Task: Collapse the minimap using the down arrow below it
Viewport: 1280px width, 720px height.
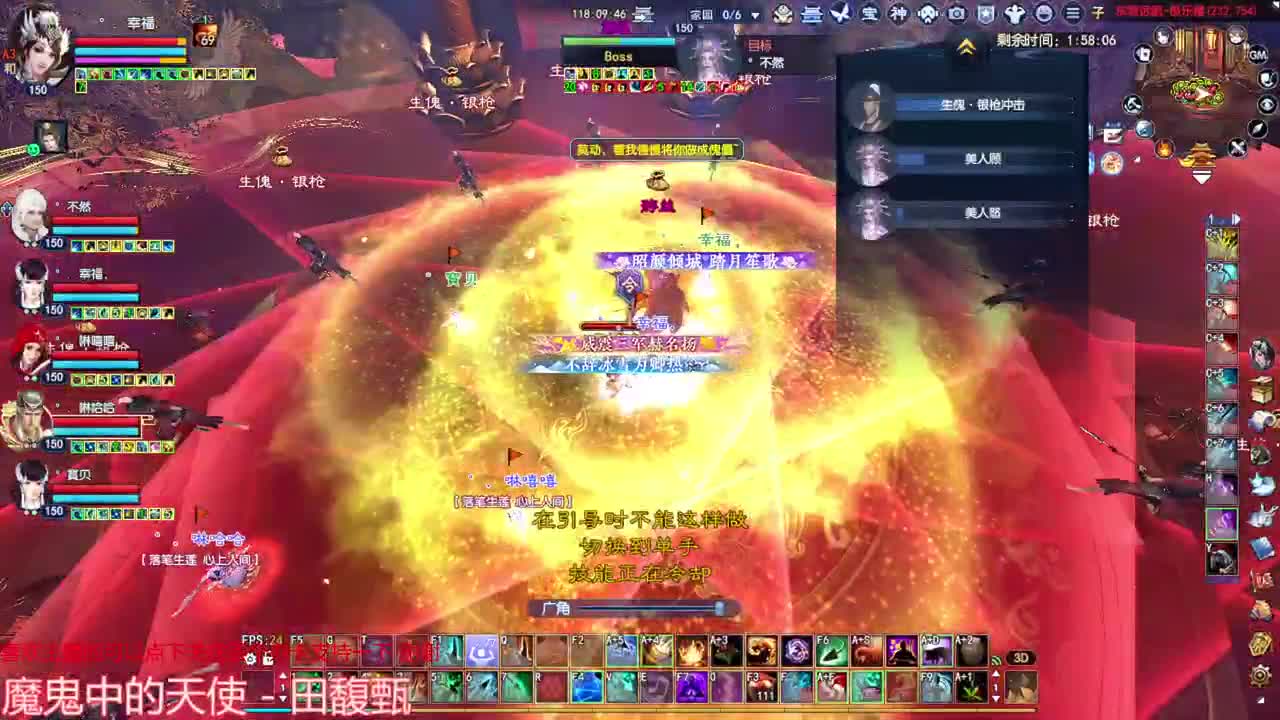Action: point(1203,175)
